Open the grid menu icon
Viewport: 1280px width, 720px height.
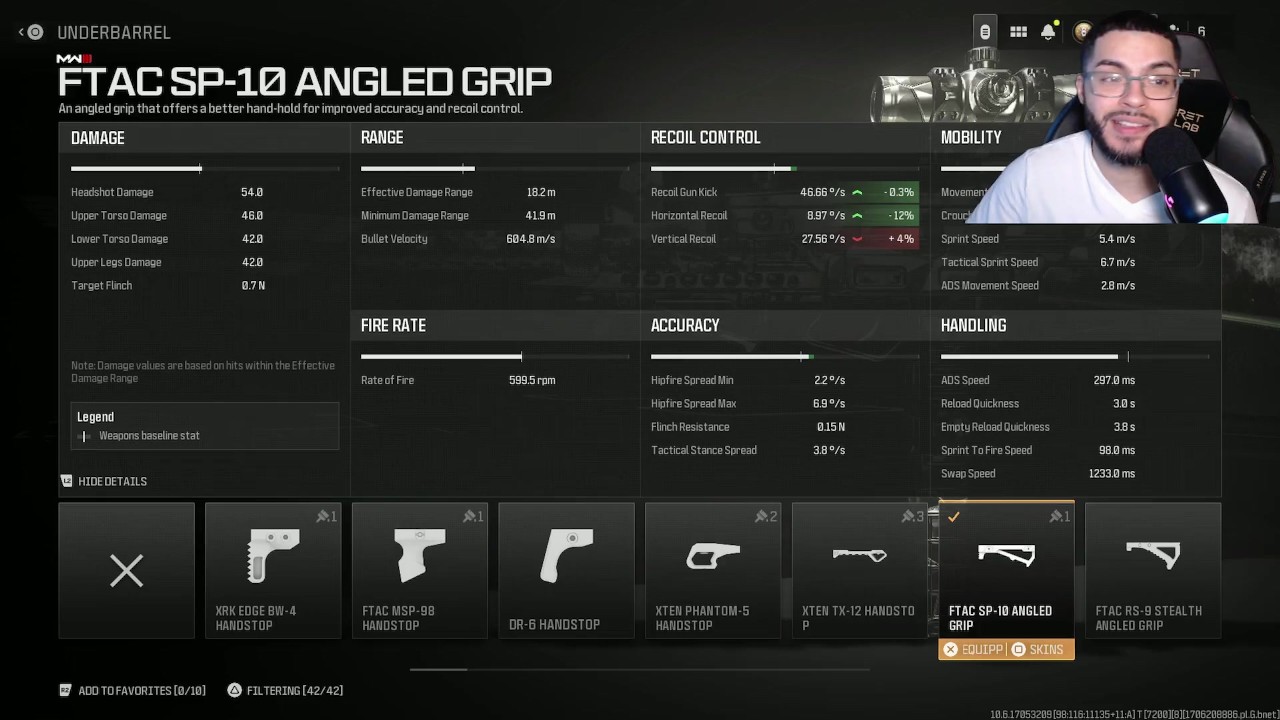1018,32
